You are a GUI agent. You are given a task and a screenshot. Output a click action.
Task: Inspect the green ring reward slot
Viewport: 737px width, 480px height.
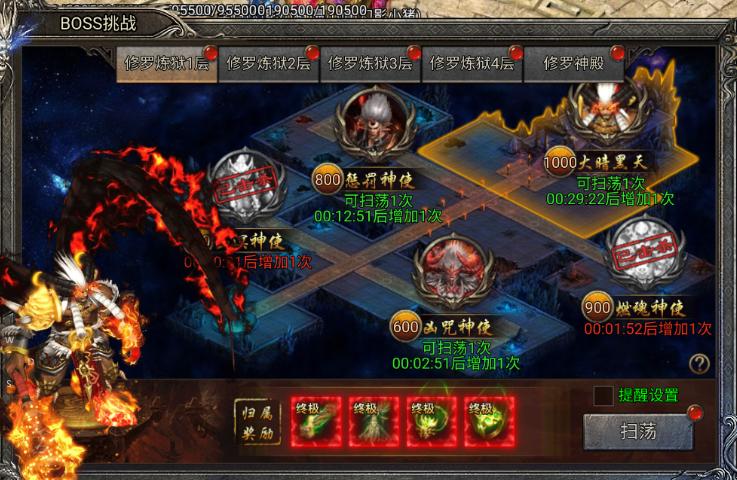click(x=489, y=423)
